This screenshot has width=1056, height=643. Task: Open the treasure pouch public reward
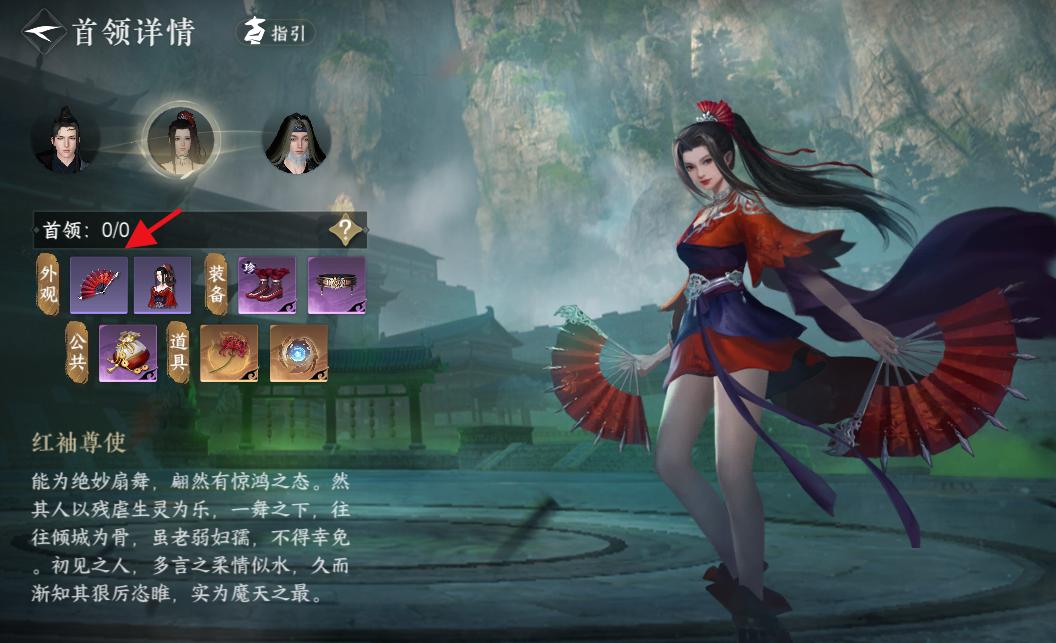pyautogui.click(x=128, y=353)
